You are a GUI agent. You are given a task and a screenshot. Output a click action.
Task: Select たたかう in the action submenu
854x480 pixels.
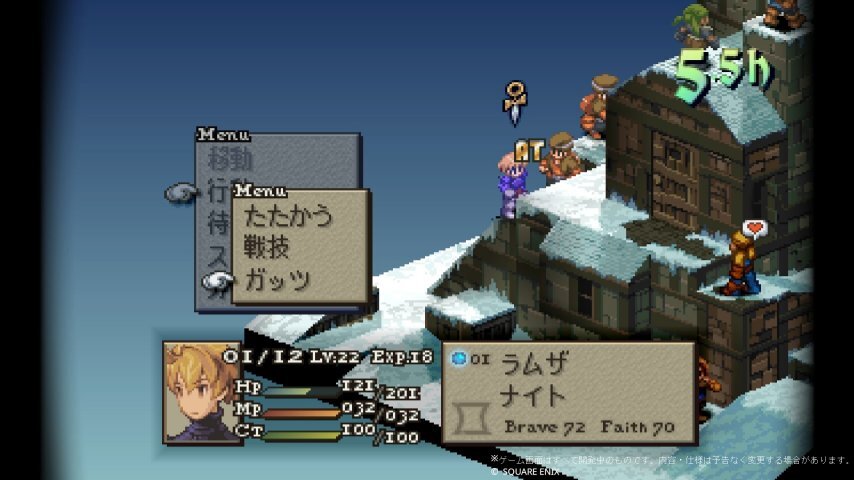pos(288,216)
